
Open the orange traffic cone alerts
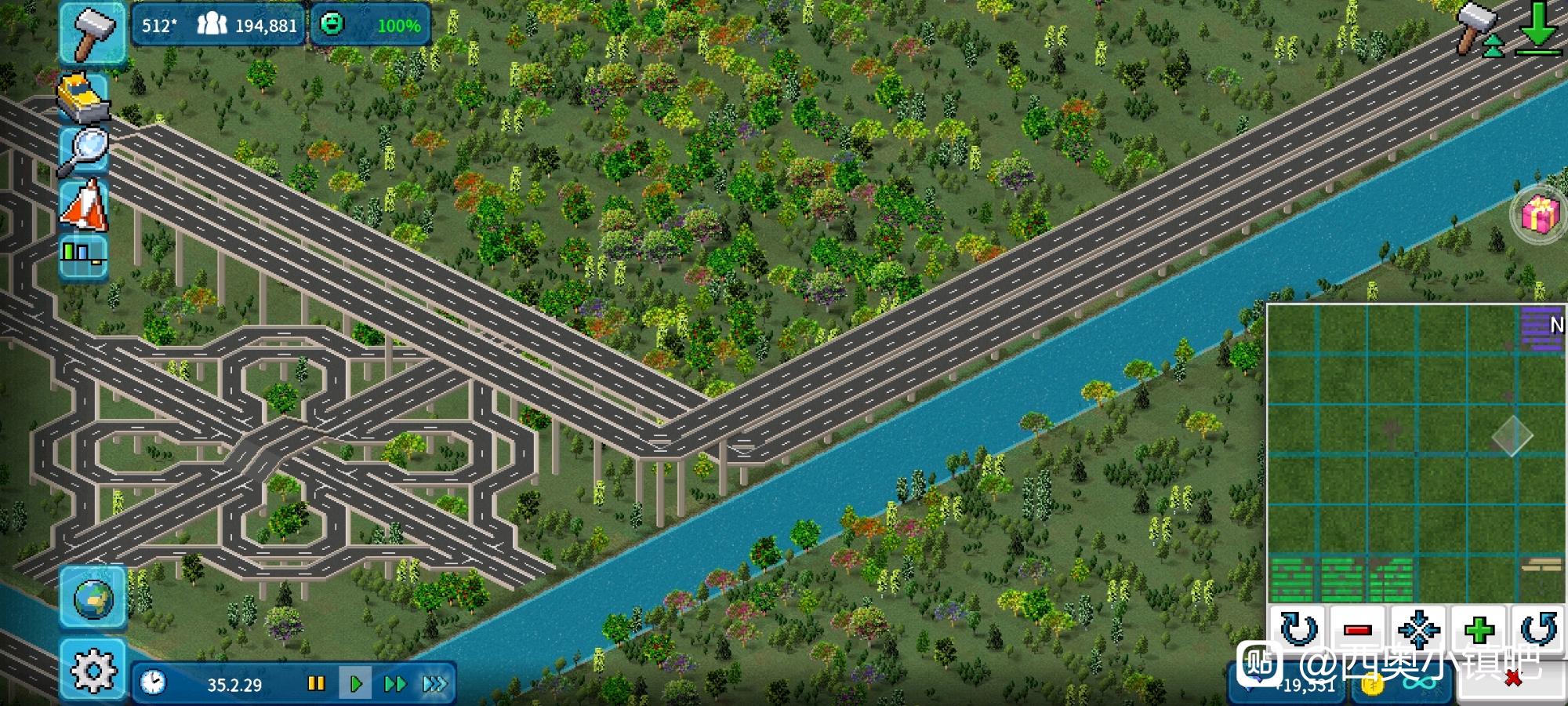tap(84, 205)
